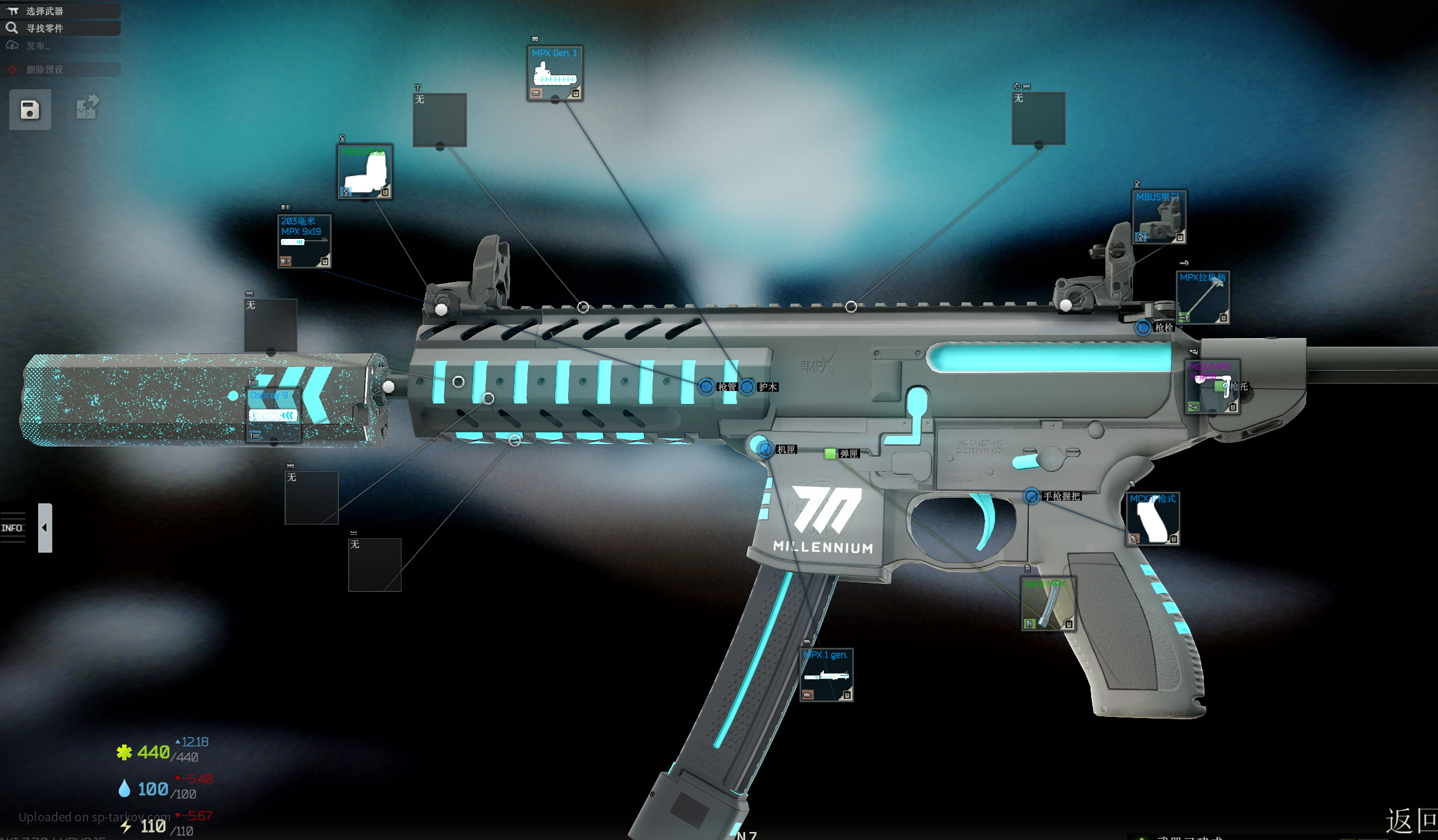
Task: Open the MPX拉机柄 charging handle slot
Action: (1203, 297)
